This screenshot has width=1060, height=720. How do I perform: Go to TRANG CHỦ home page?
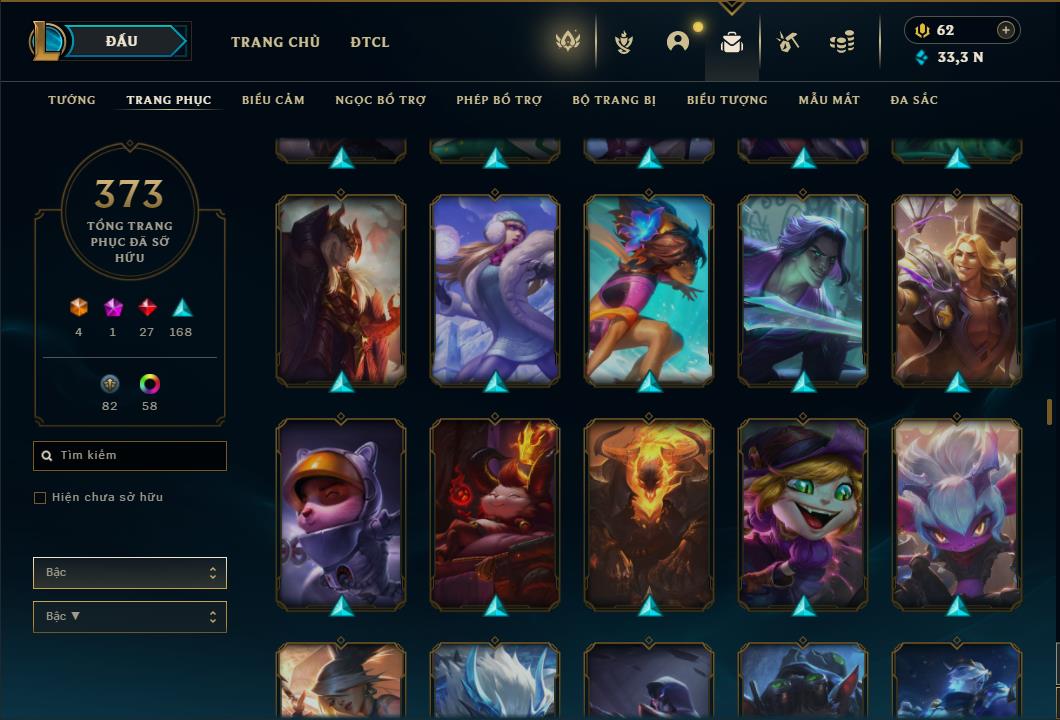point(275,42)
